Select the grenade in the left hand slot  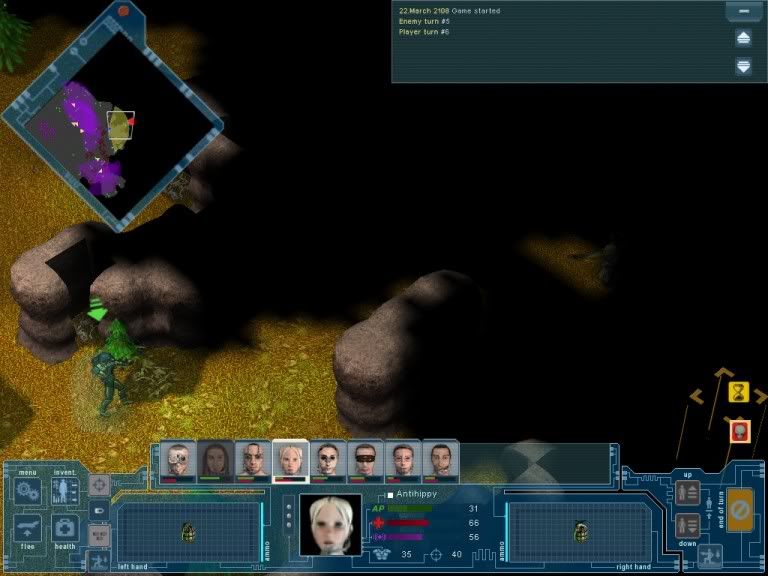point(188,531)
